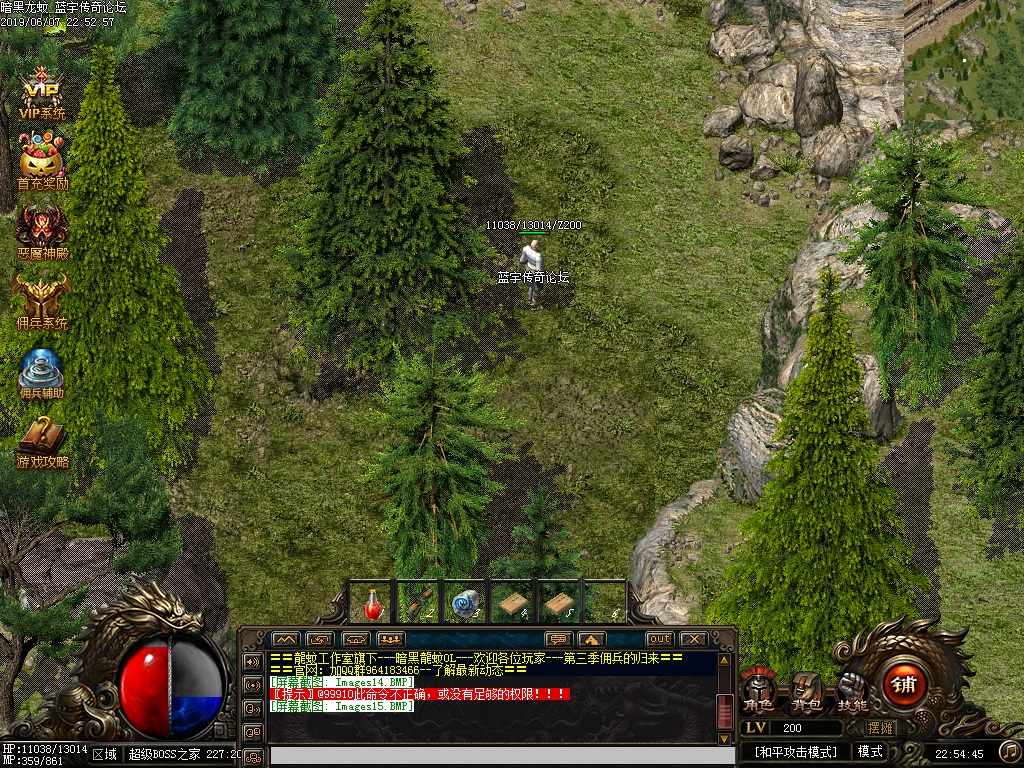Image resolution: width=1024 pixels, height=768 pixels.
Task: Click the out button on chat panel
Action: (659, 639)
